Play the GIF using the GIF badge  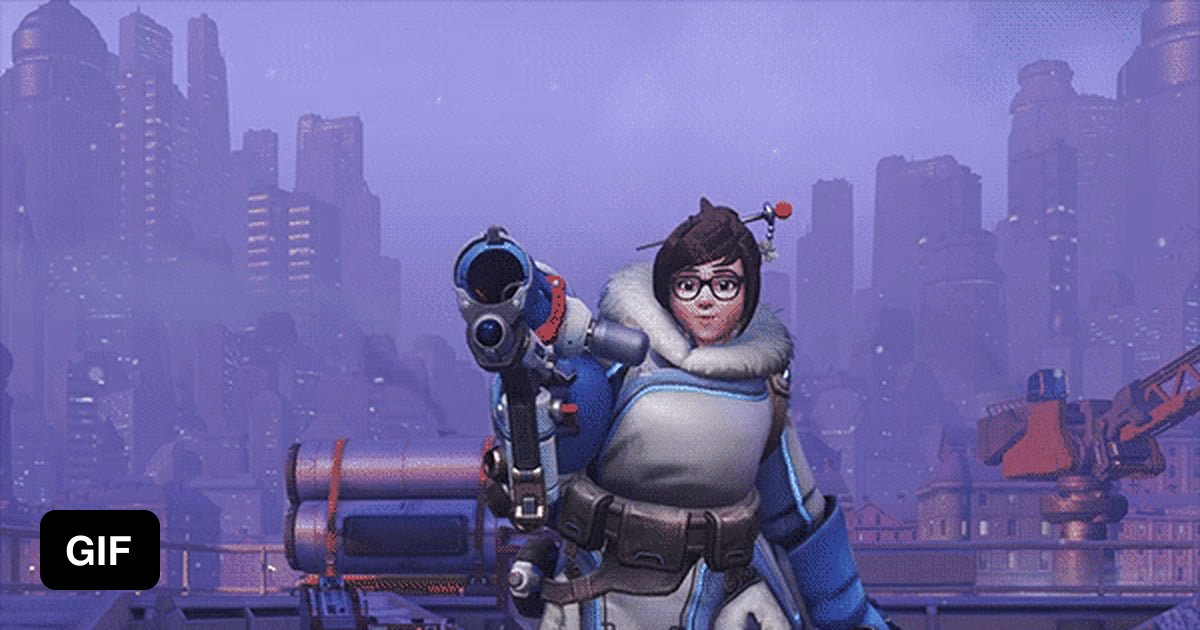click(x=100, y=549)
